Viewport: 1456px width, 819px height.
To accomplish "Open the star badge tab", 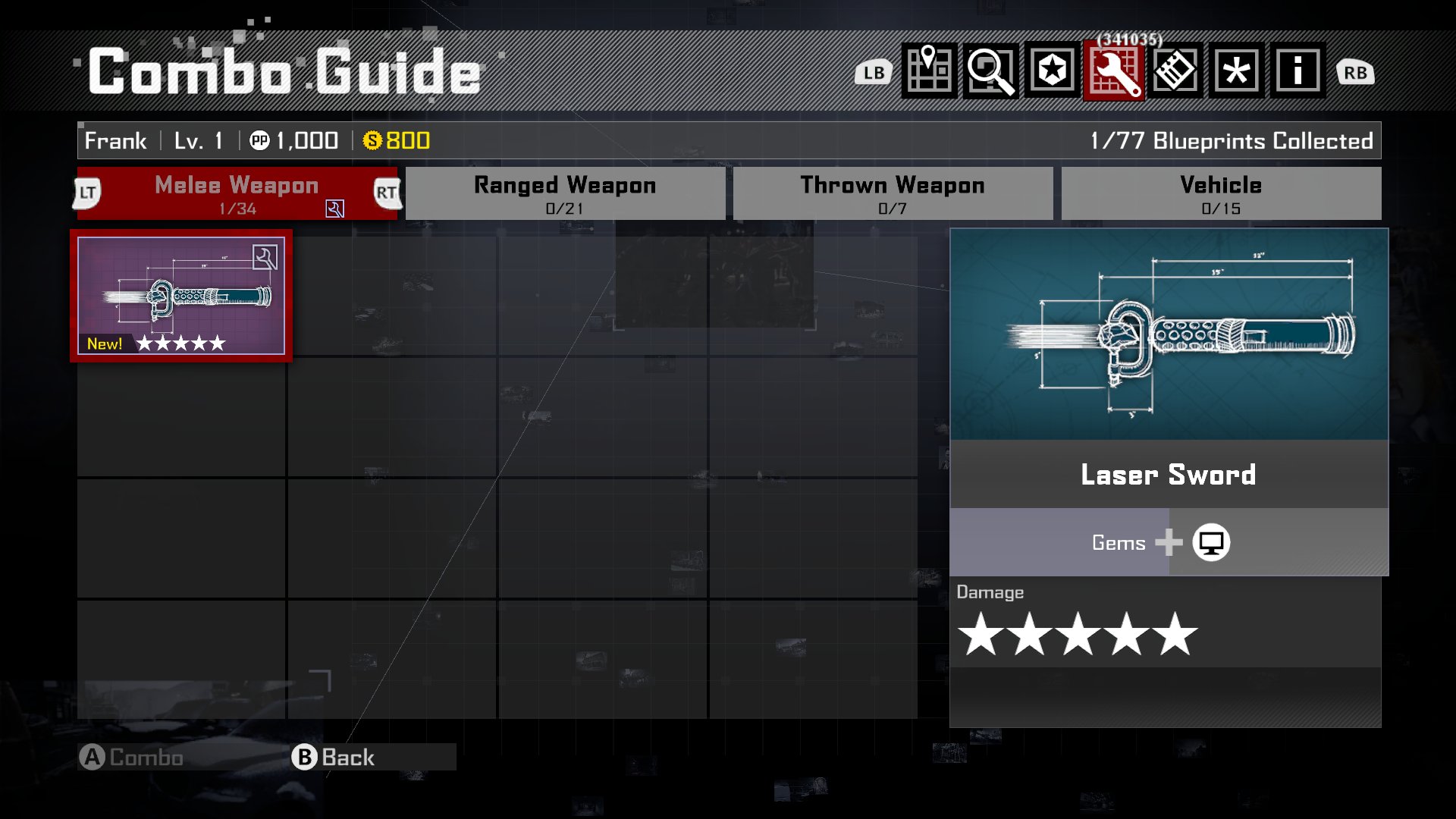I will tap(1053, 71).
